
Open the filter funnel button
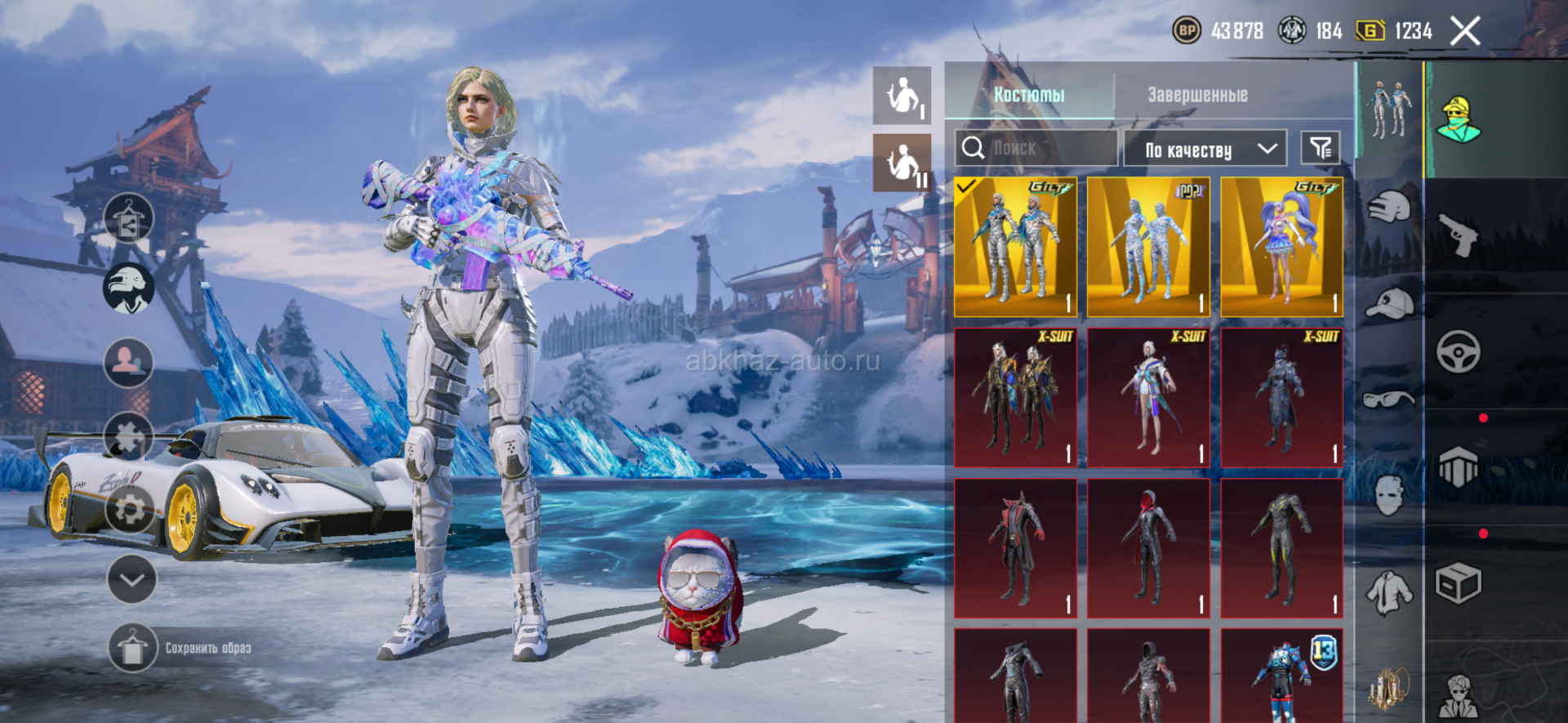point(1320,148)
